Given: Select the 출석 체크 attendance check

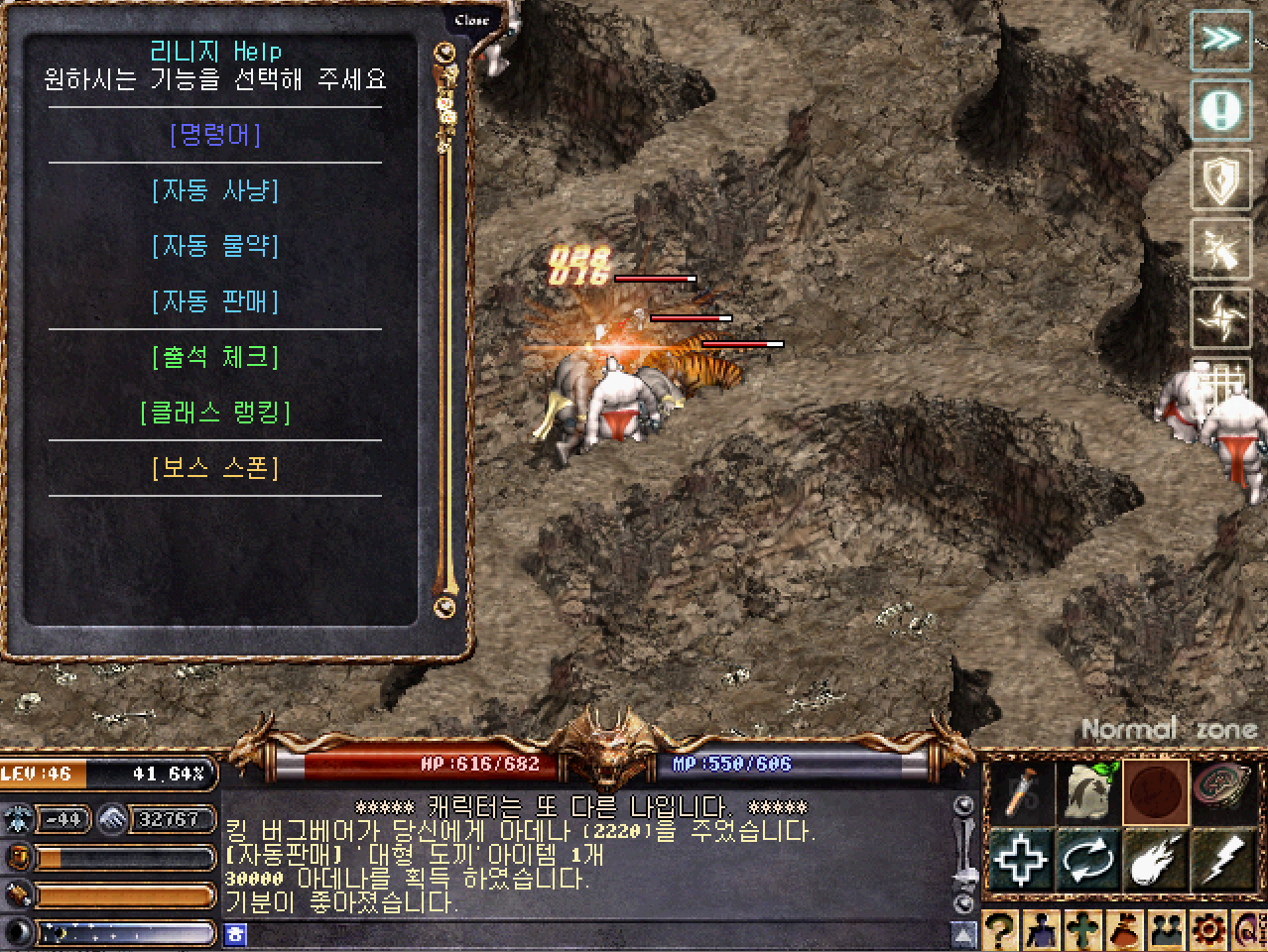Looking at the screenshot, I should 215,357.
